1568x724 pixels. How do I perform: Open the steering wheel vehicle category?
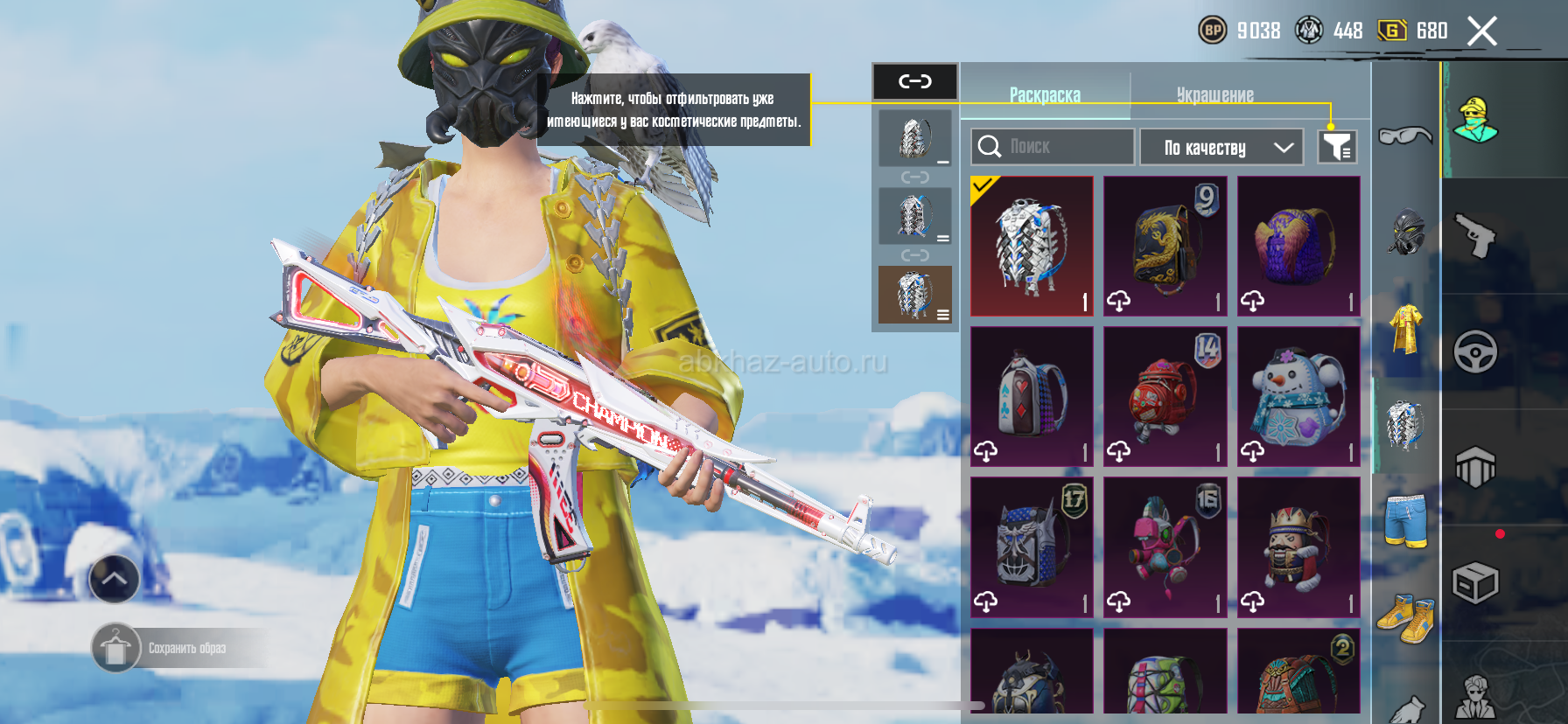coord(1476,352)
